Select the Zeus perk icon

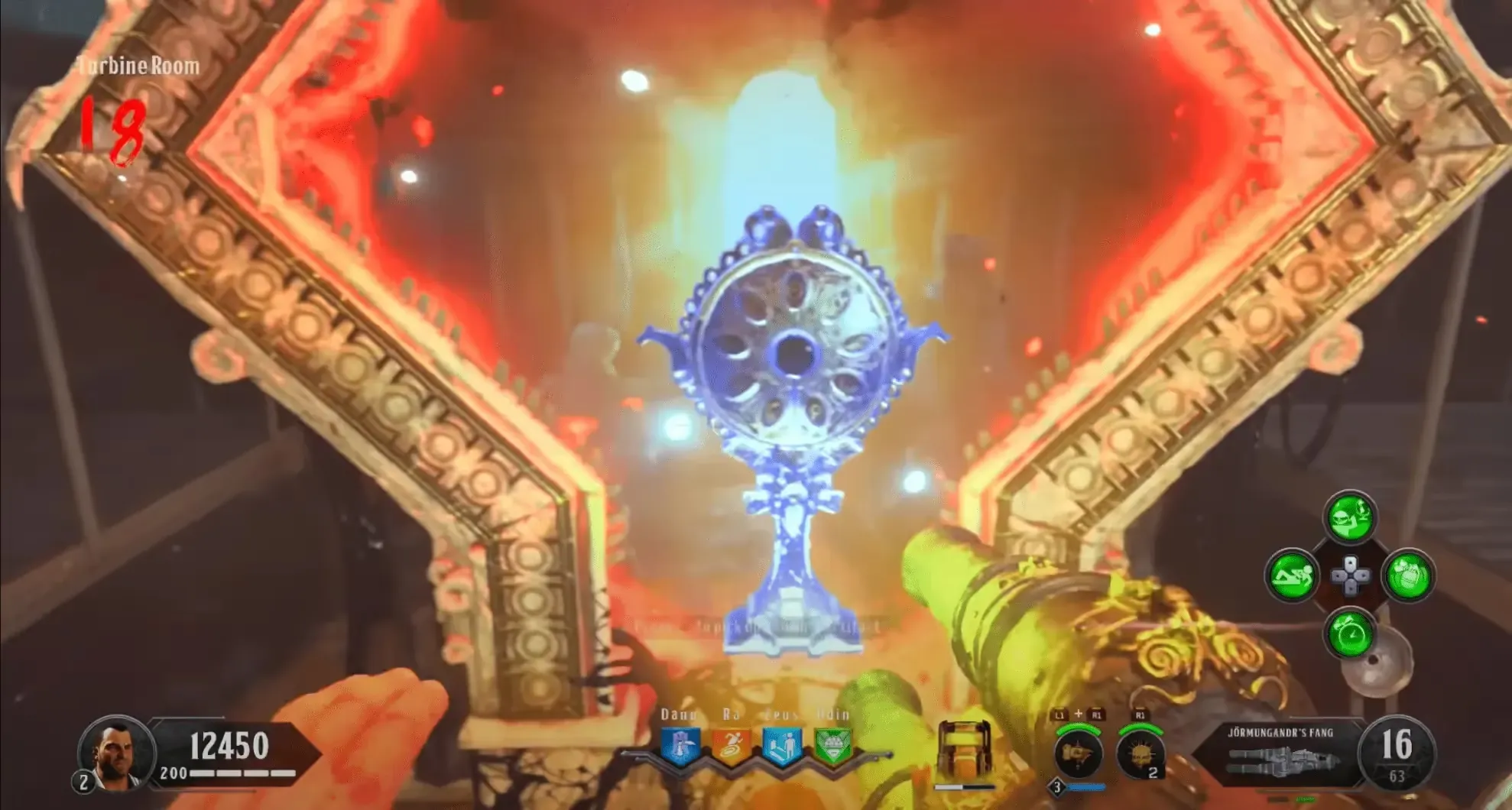782,745
